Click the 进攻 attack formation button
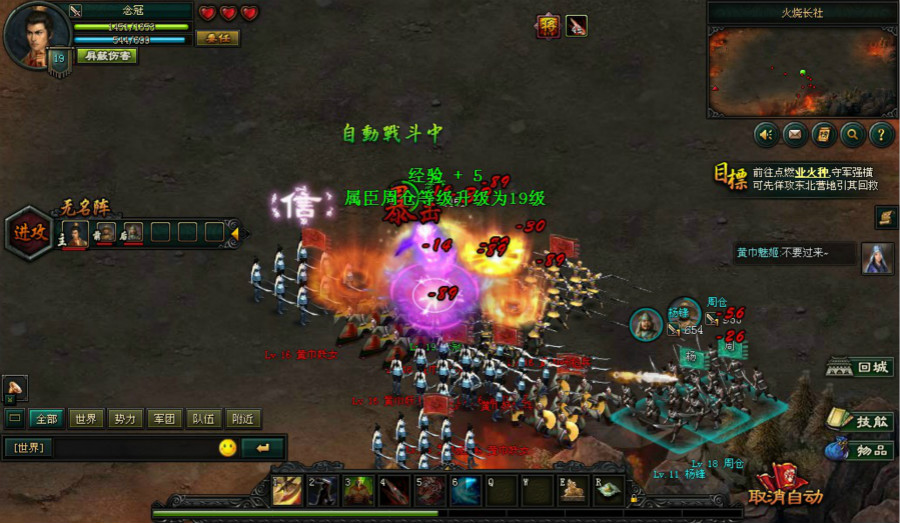The width and height of the screenshot is (900, 523). coord(29,233)
